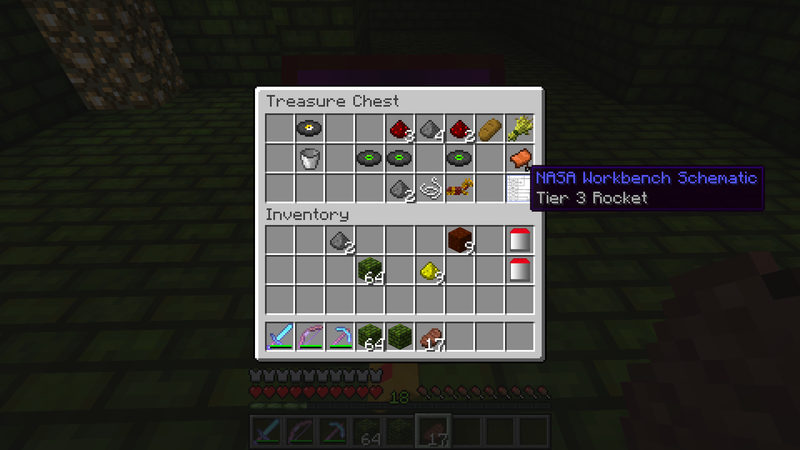Click the stack of 17 meat

pyautogui.click(x=429, y=336)
